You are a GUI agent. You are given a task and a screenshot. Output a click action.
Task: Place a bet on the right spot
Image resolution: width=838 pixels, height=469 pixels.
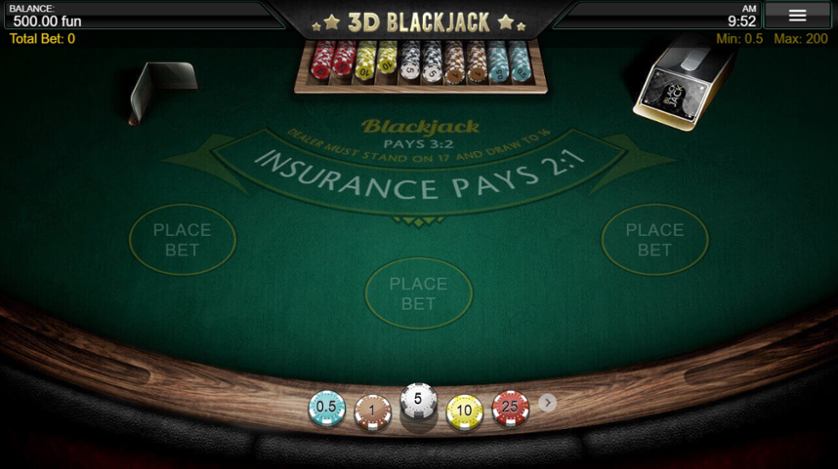pyautogui.click(x=654, y=240)
